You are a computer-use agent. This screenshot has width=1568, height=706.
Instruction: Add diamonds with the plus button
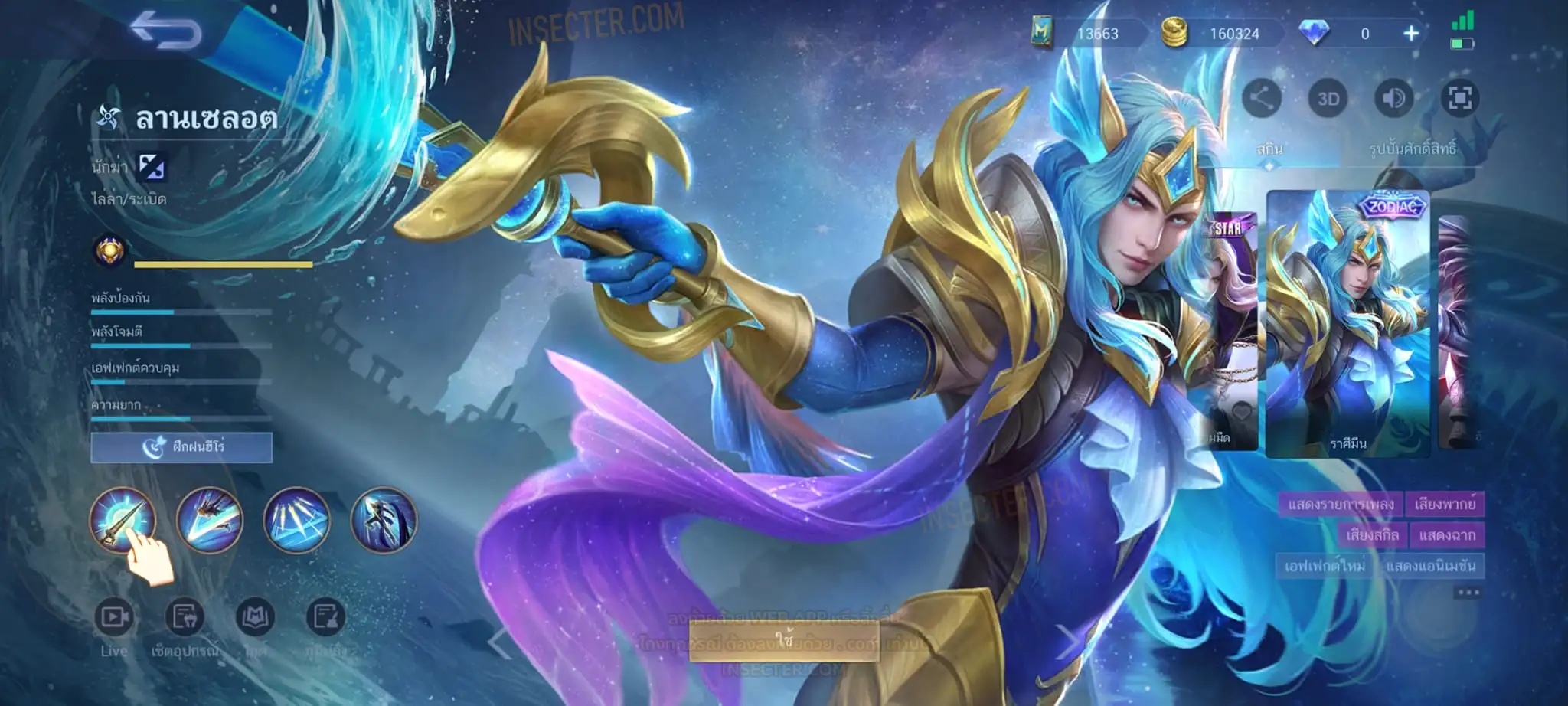(x=1411, y=34)
